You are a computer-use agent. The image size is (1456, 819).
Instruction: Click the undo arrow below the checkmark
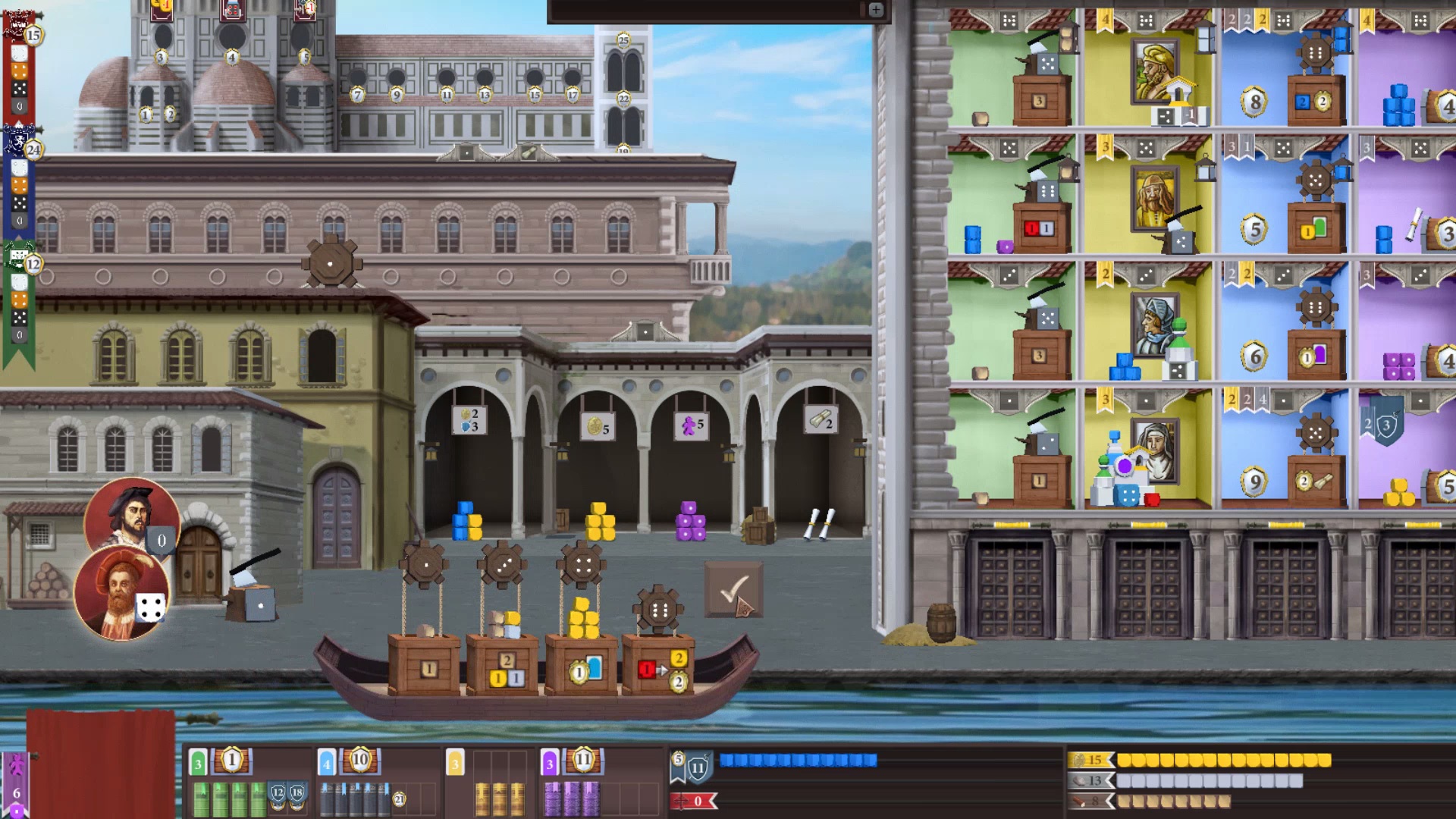(745, 607)
